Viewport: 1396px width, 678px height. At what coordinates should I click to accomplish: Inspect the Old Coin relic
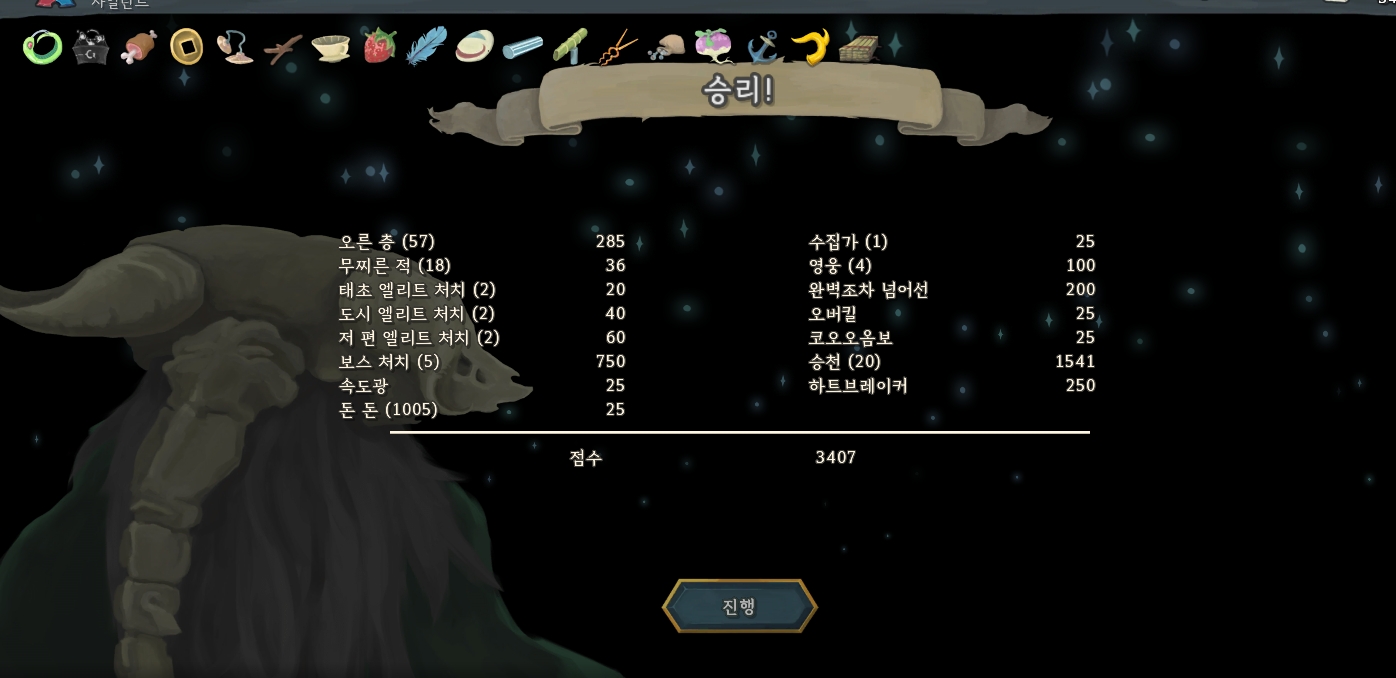point(187,46)
